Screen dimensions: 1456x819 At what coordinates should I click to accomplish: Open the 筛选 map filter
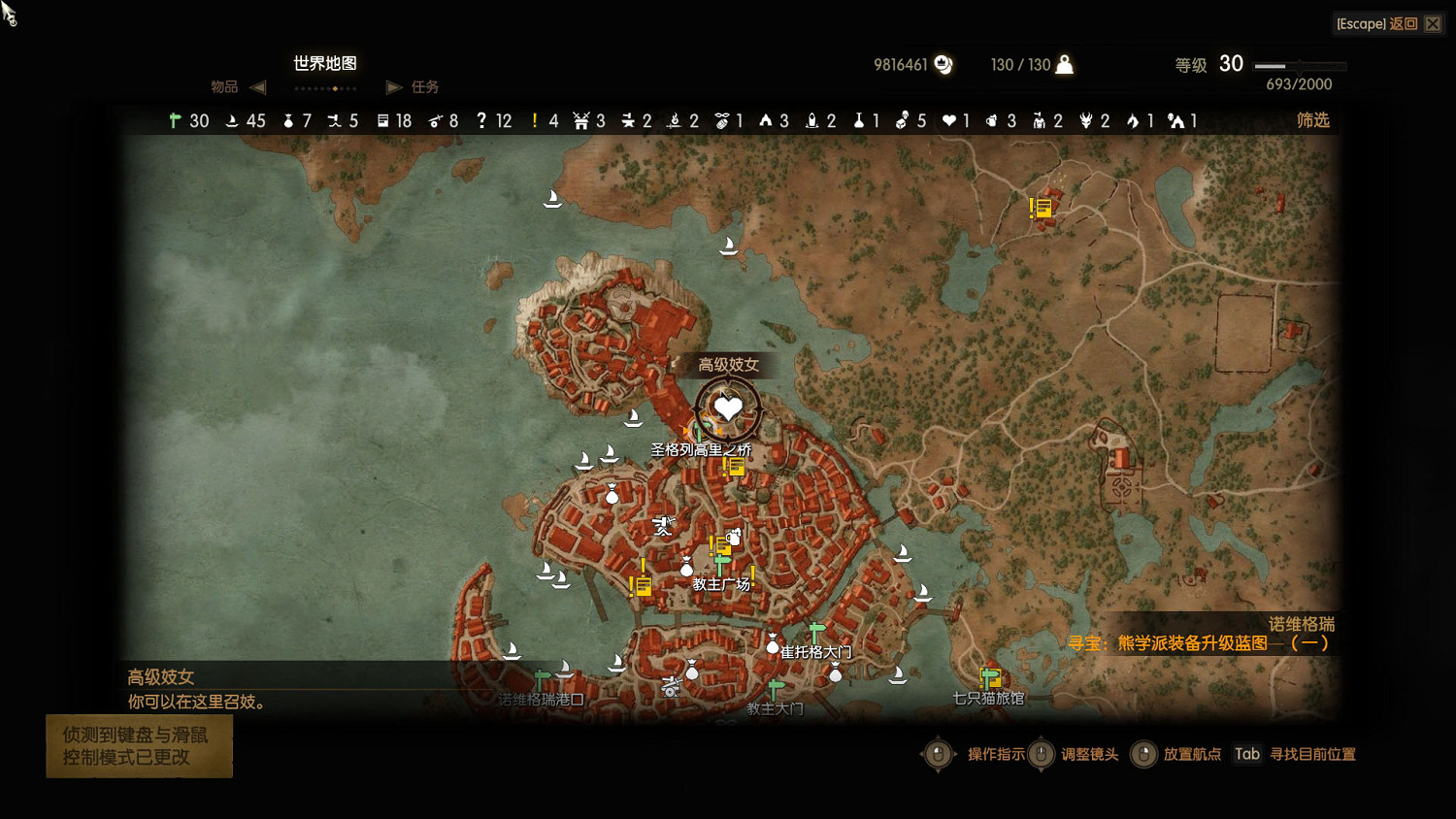click(x=1312, y=120)
